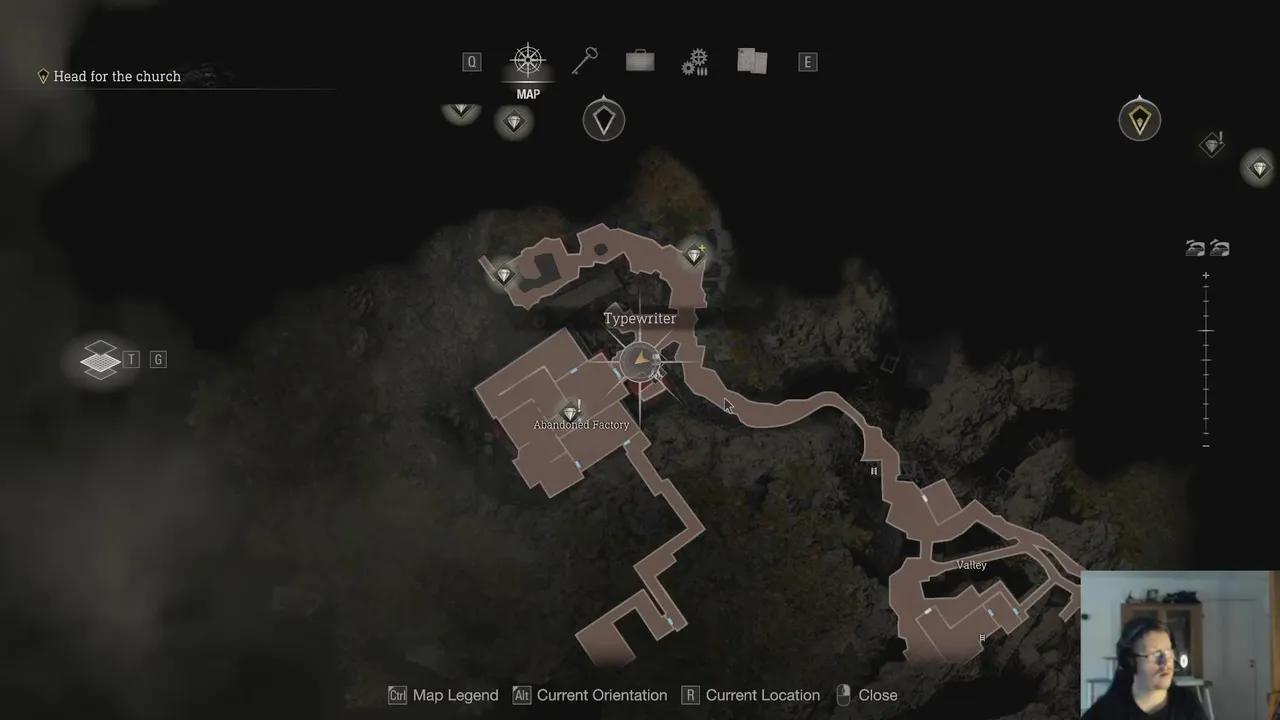The image size is (1280, 720).
Task: Select the treasure diamond marker left of the factory
Action: [x=503, y=273]
